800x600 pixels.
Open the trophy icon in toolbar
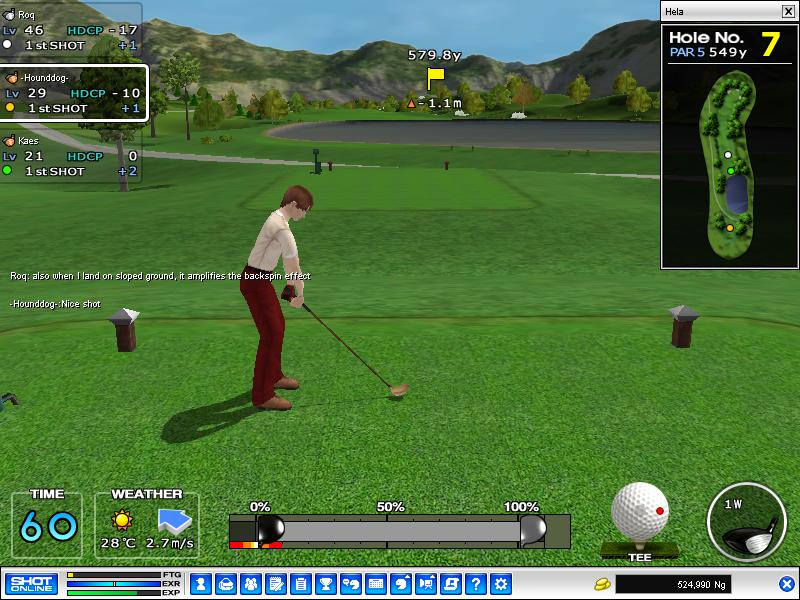(x=325, y=584)
